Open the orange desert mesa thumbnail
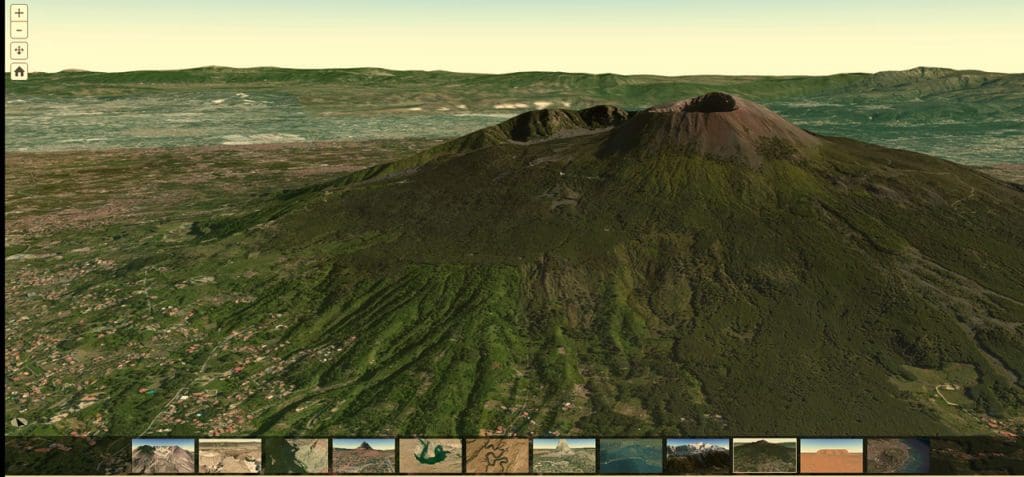The height and width of the screenshot is (477, 1024). click(831, 456)
